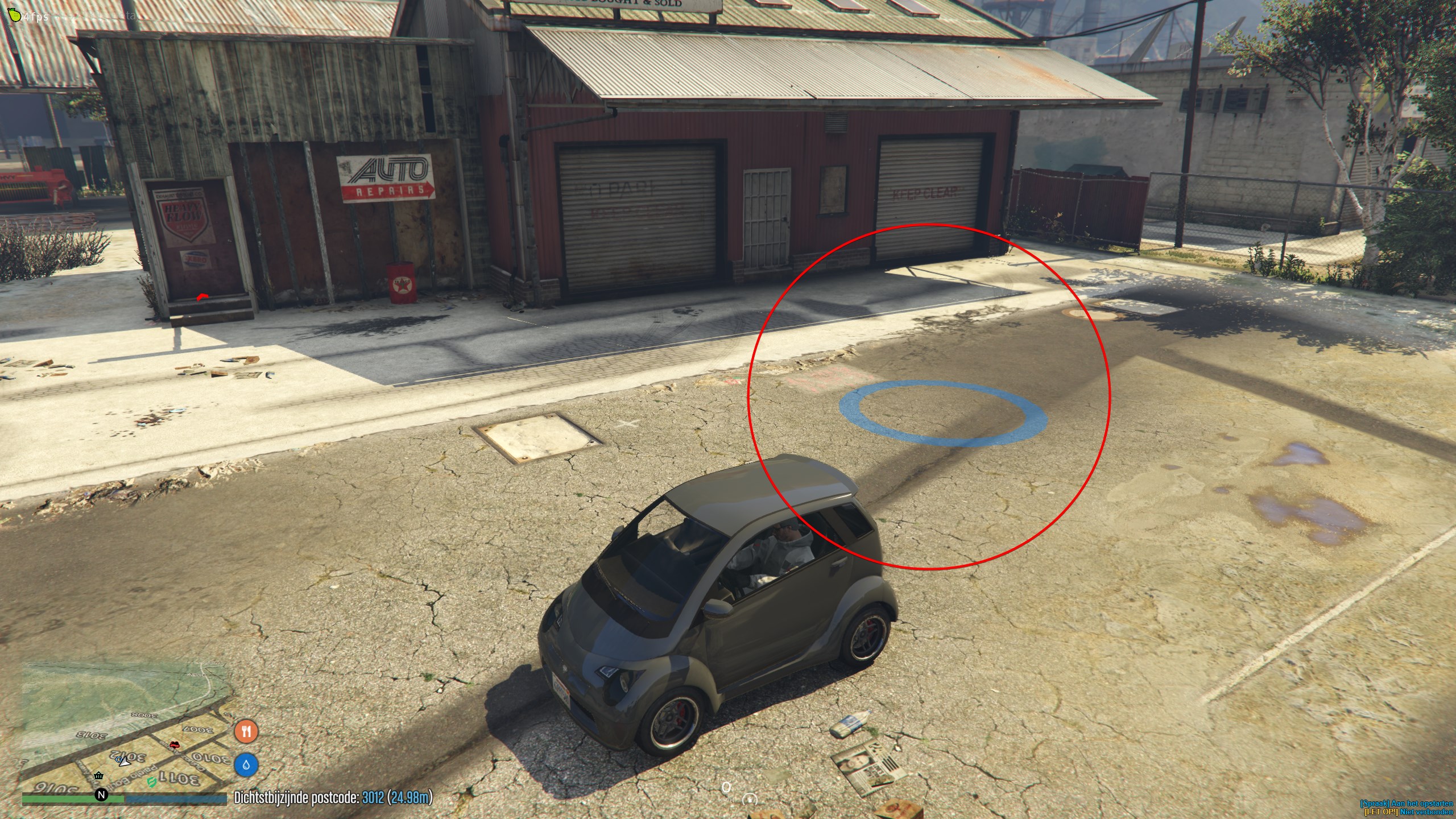1456x819 pixels.
Task: Click the fuel gauge icon
Action: pyautogui.click(x=750, y=800)
